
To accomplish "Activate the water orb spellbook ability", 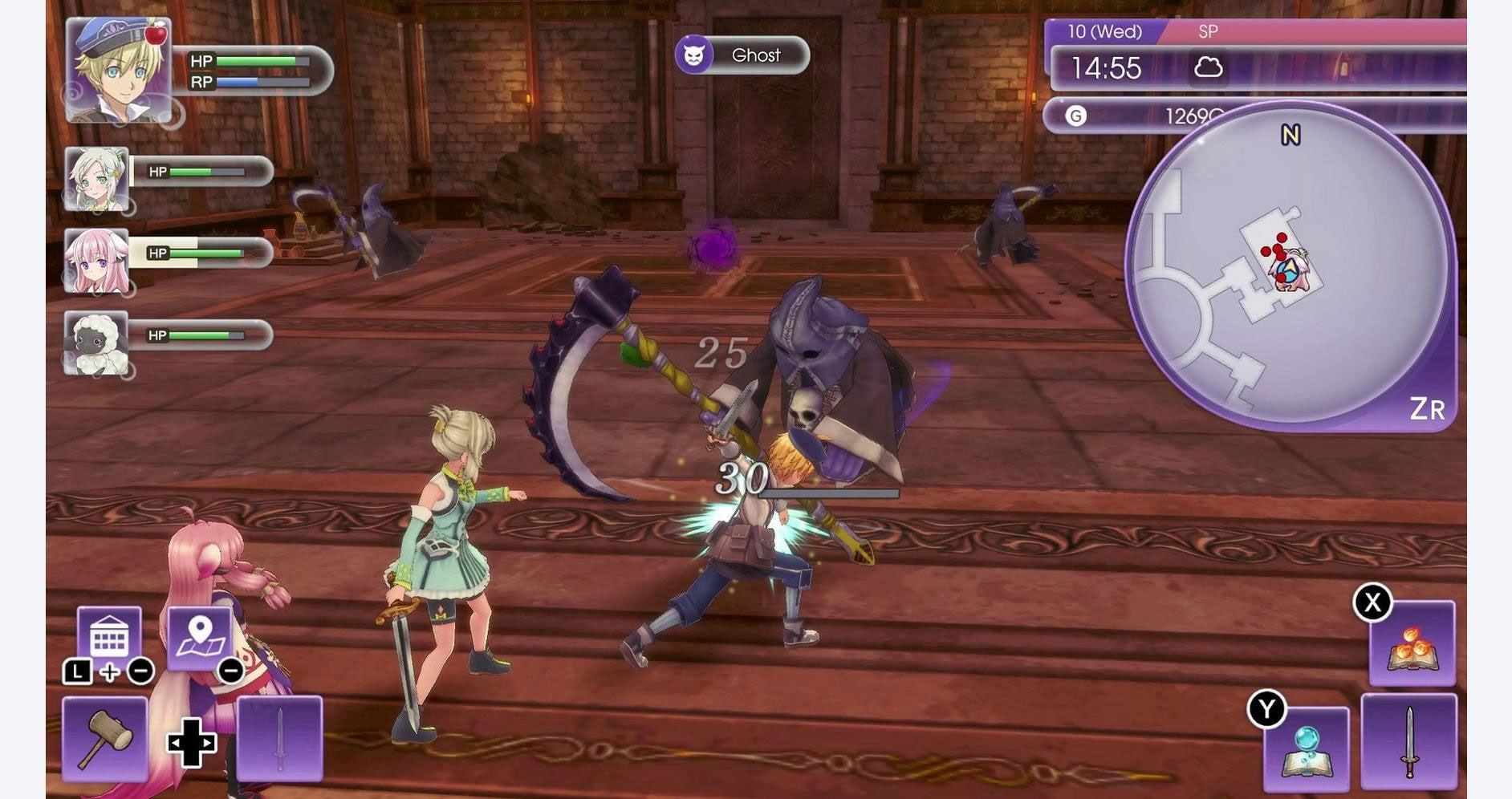I will (x=1306, y=748).
